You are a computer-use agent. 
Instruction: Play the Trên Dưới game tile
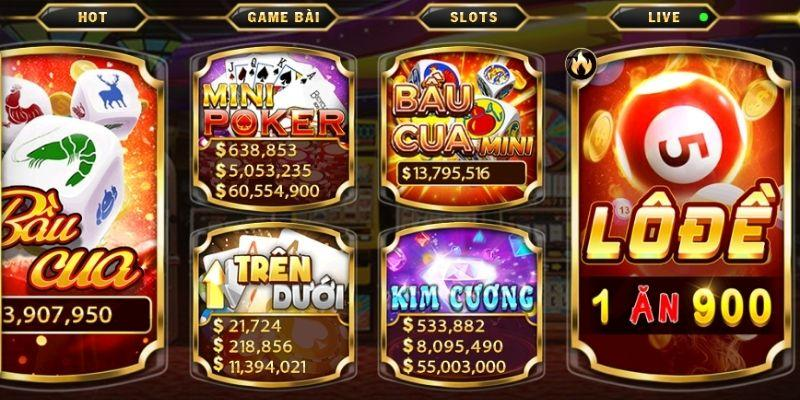273,300
